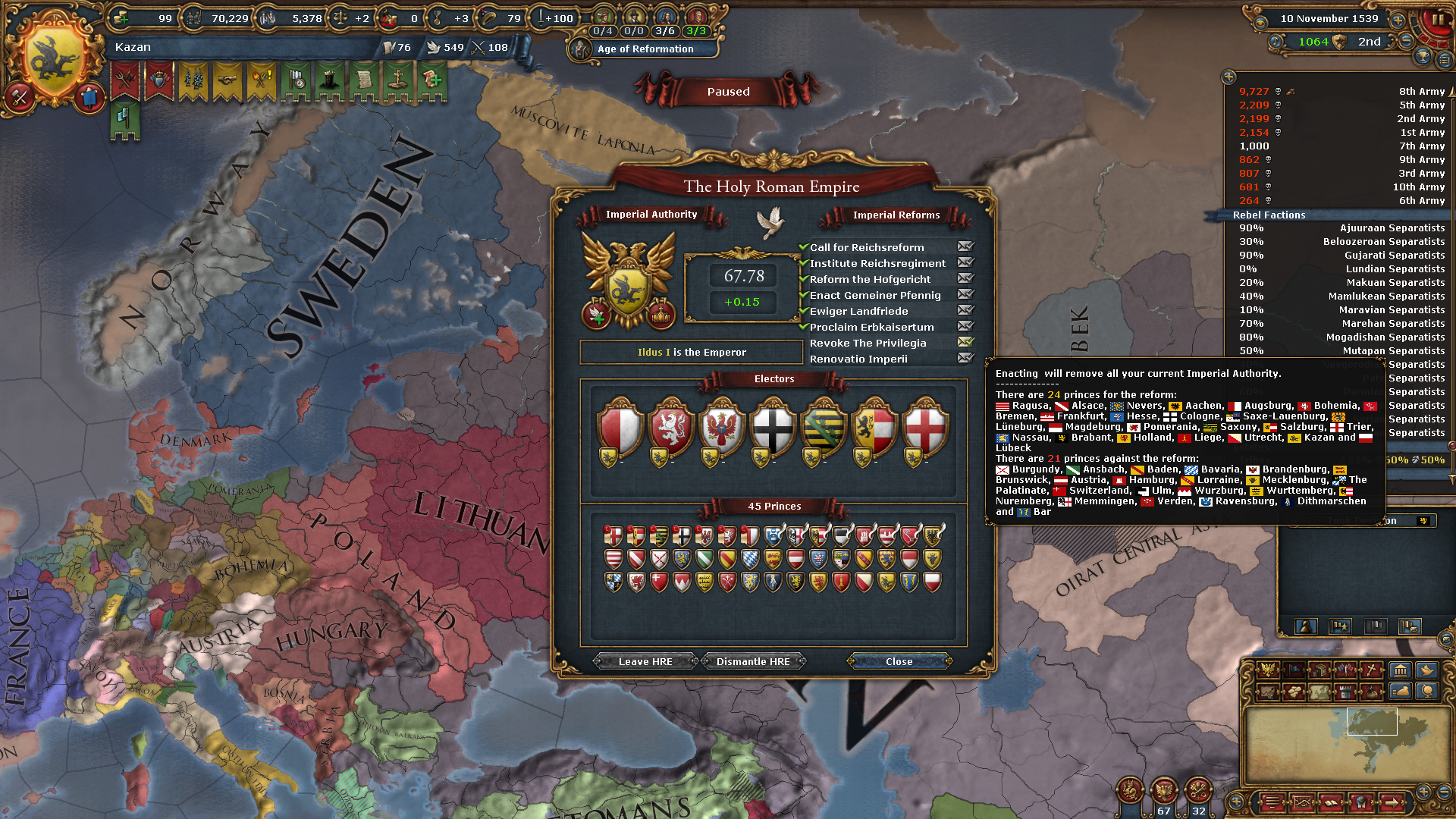Open the message log icon at bottom right
The image size is (1456, 819).
(x=1273, y=802)
